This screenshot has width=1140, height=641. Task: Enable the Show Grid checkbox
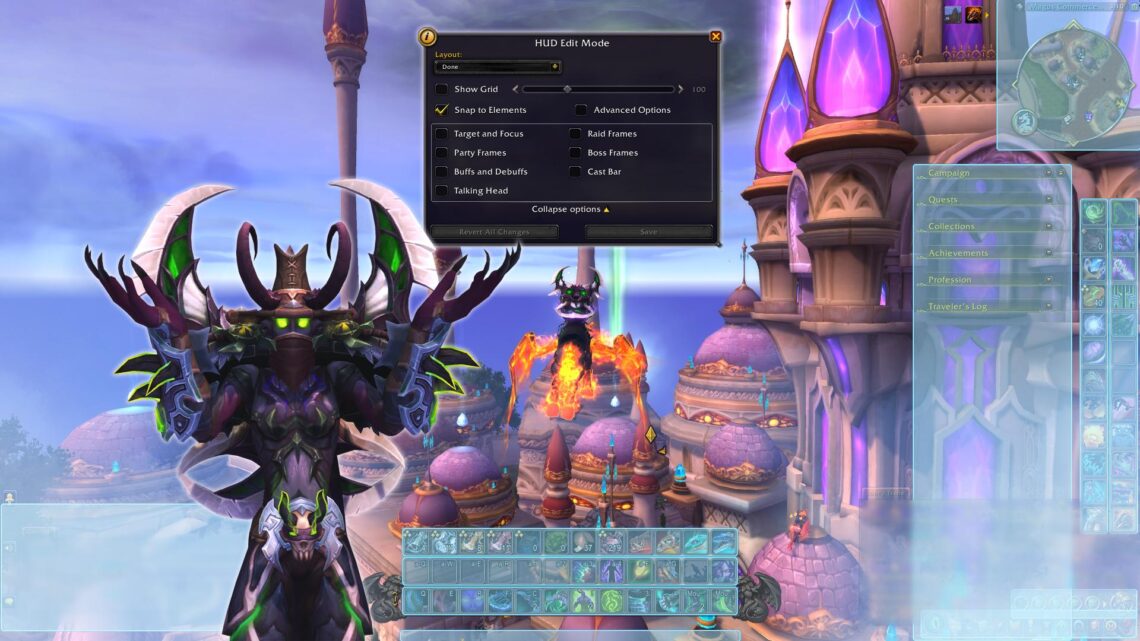point(442,90)
